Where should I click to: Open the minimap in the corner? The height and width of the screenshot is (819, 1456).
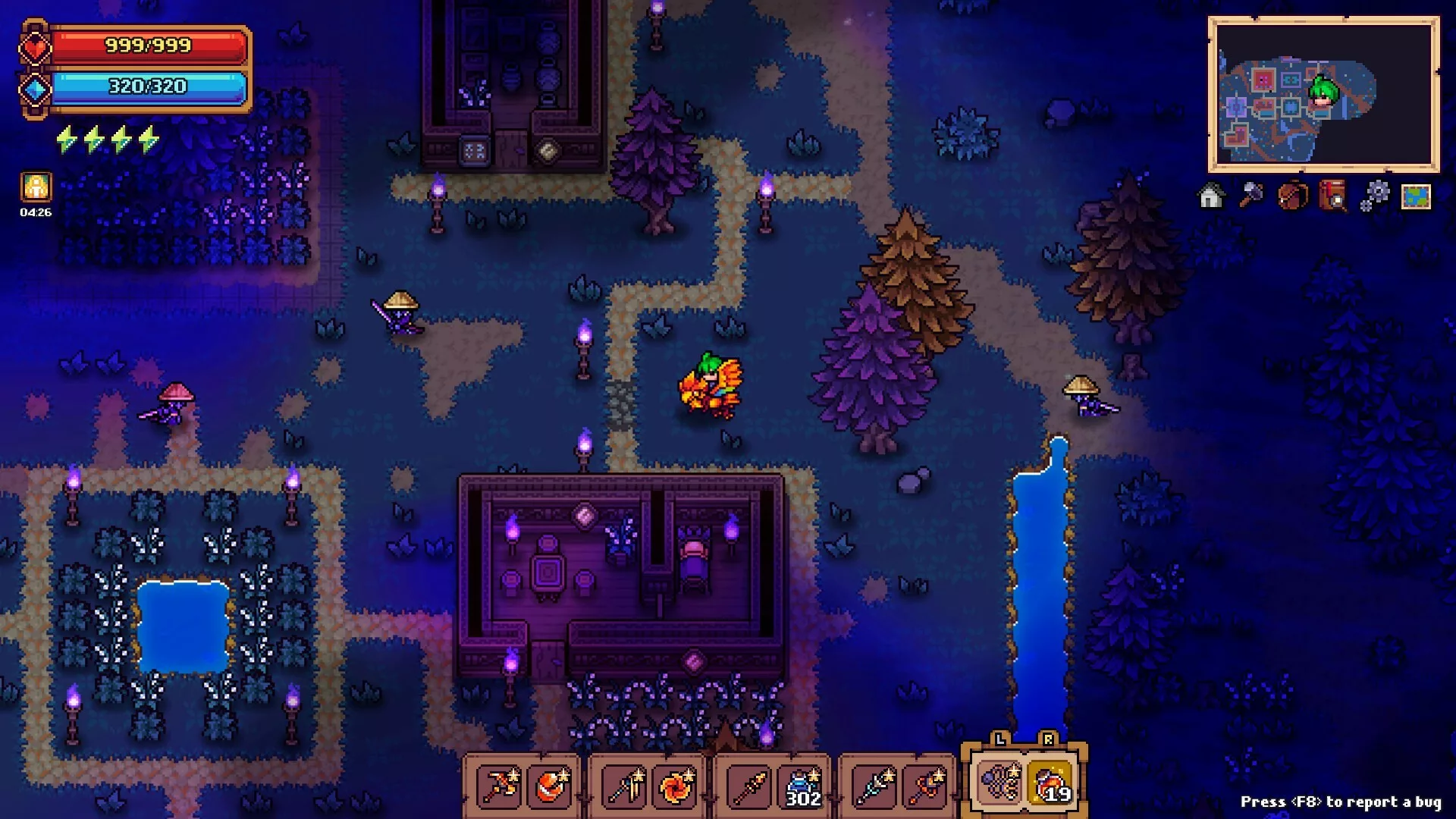(1323, 94)
